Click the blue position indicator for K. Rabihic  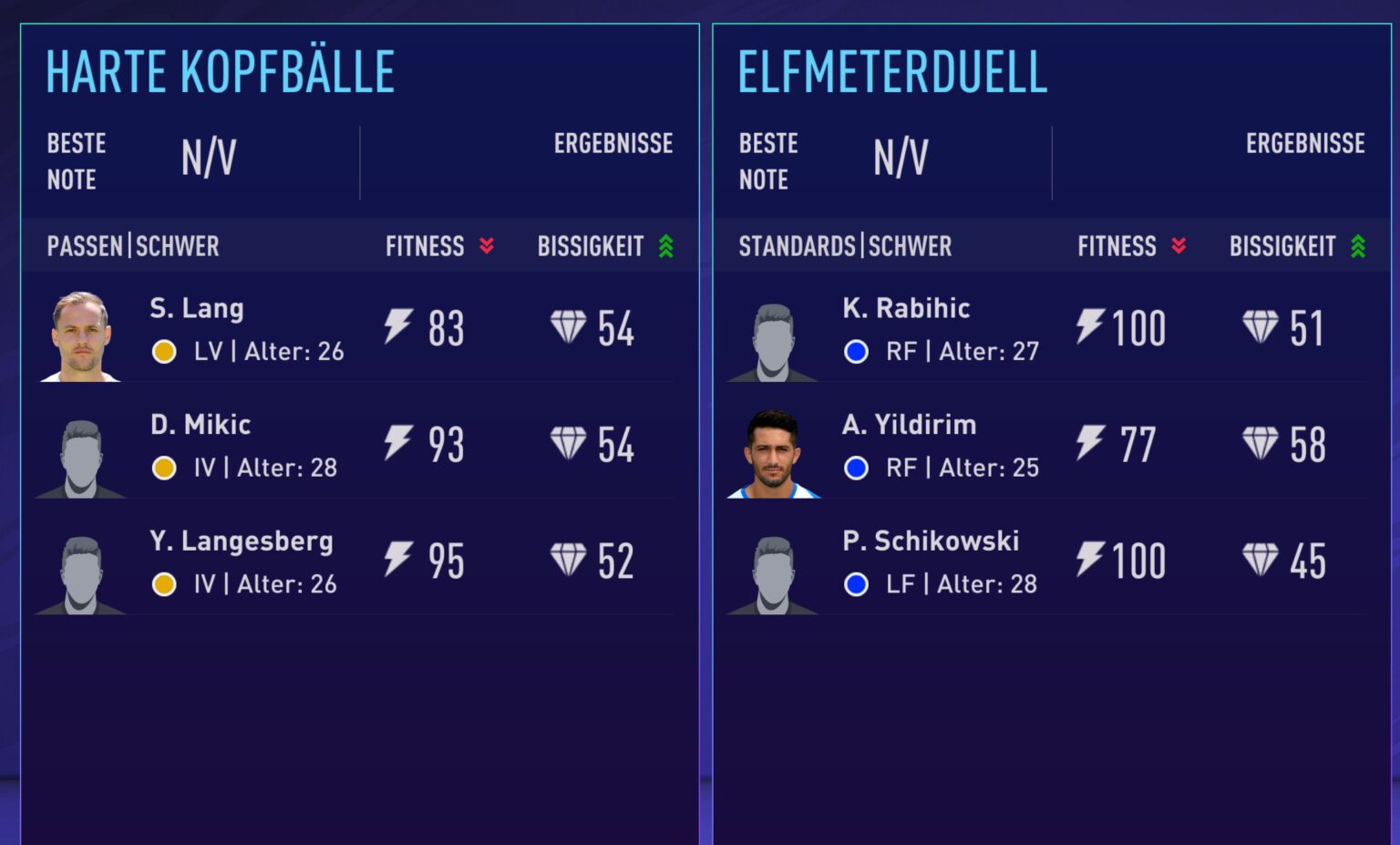tap(856, 351)
